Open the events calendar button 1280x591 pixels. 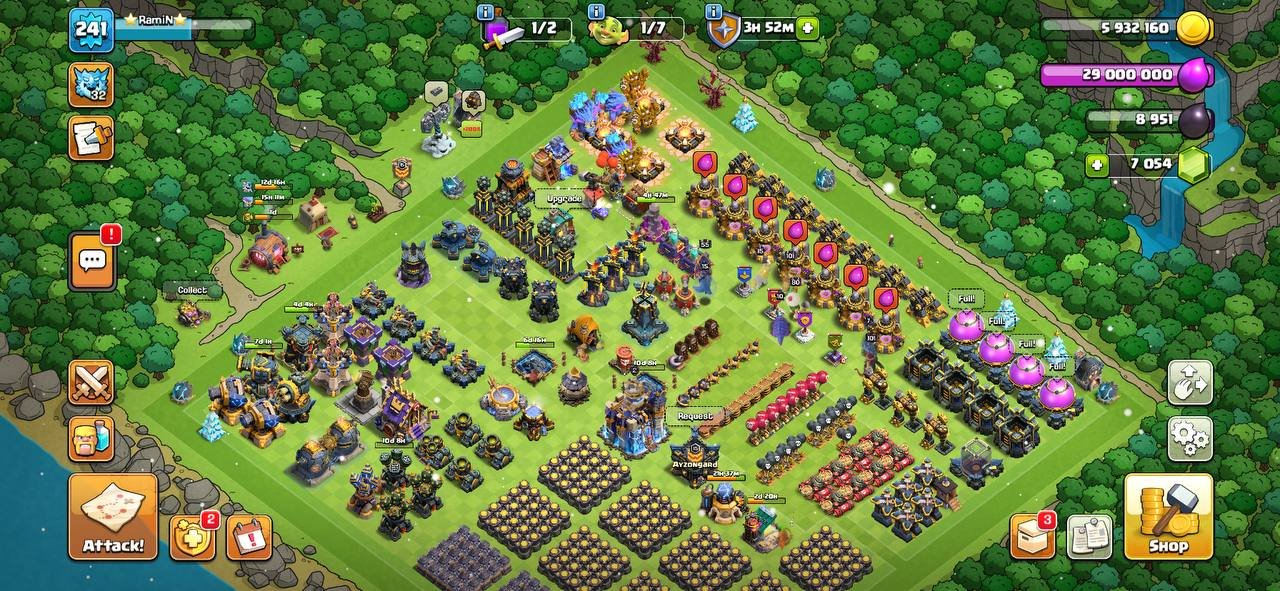[249, 537]
